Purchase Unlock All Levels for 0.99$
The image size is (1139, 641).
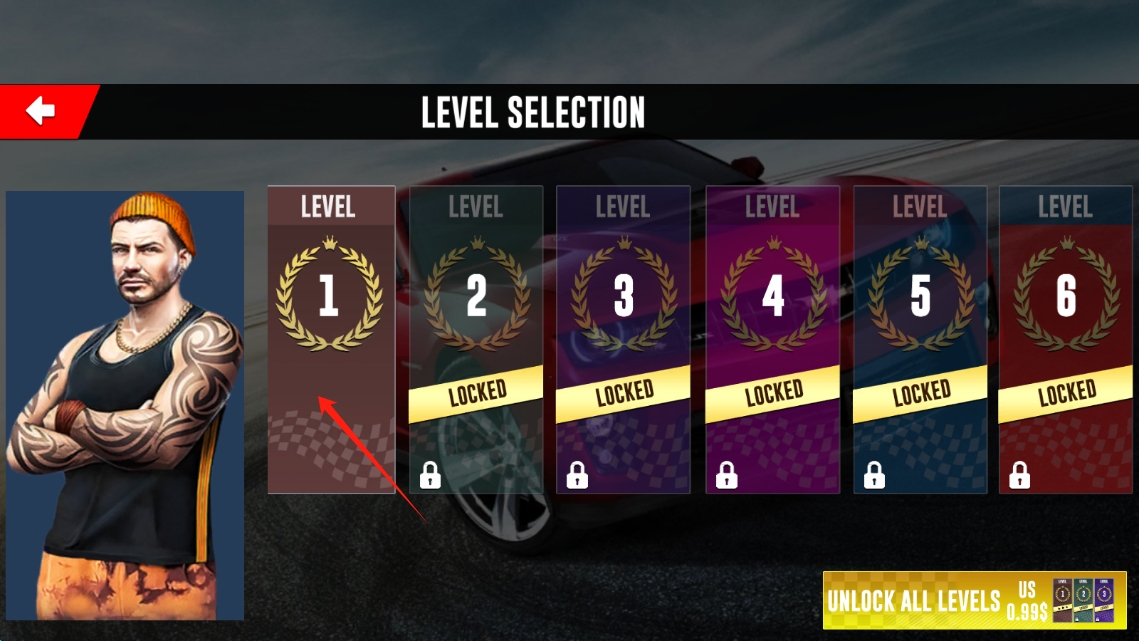coord(973,600)
